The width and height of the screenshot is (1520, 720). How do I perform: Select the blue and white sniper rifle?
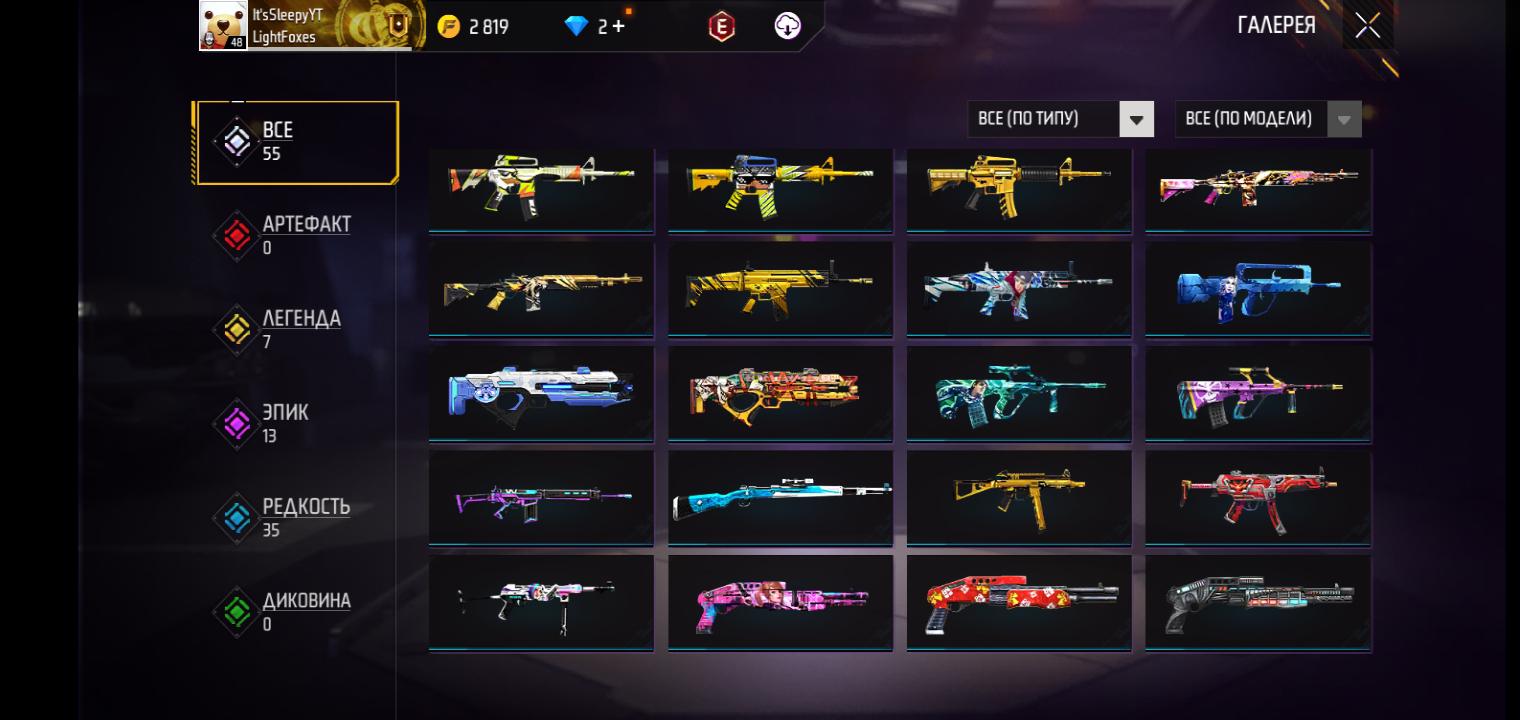coord(780,497)
